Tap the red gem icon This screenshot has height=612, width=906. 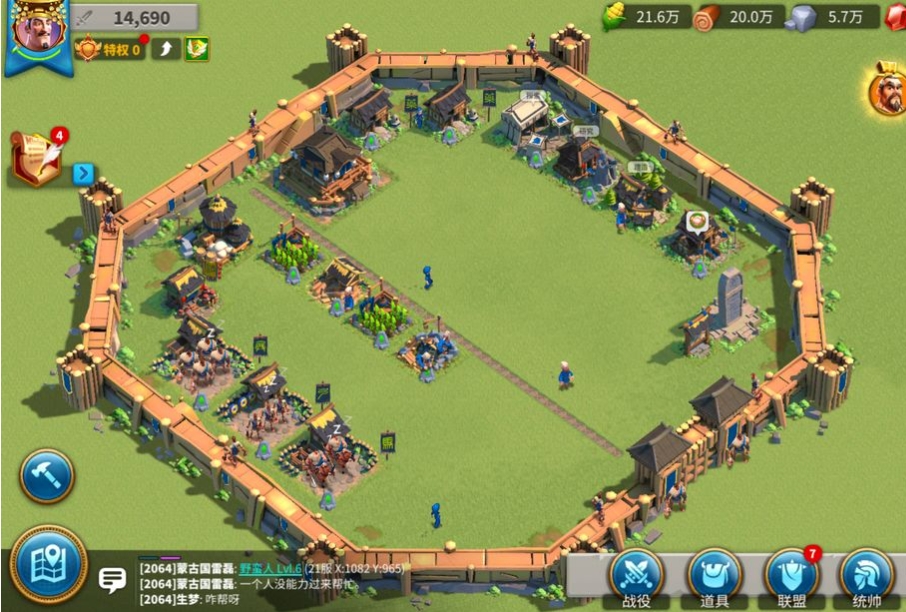tap(895, 17)
